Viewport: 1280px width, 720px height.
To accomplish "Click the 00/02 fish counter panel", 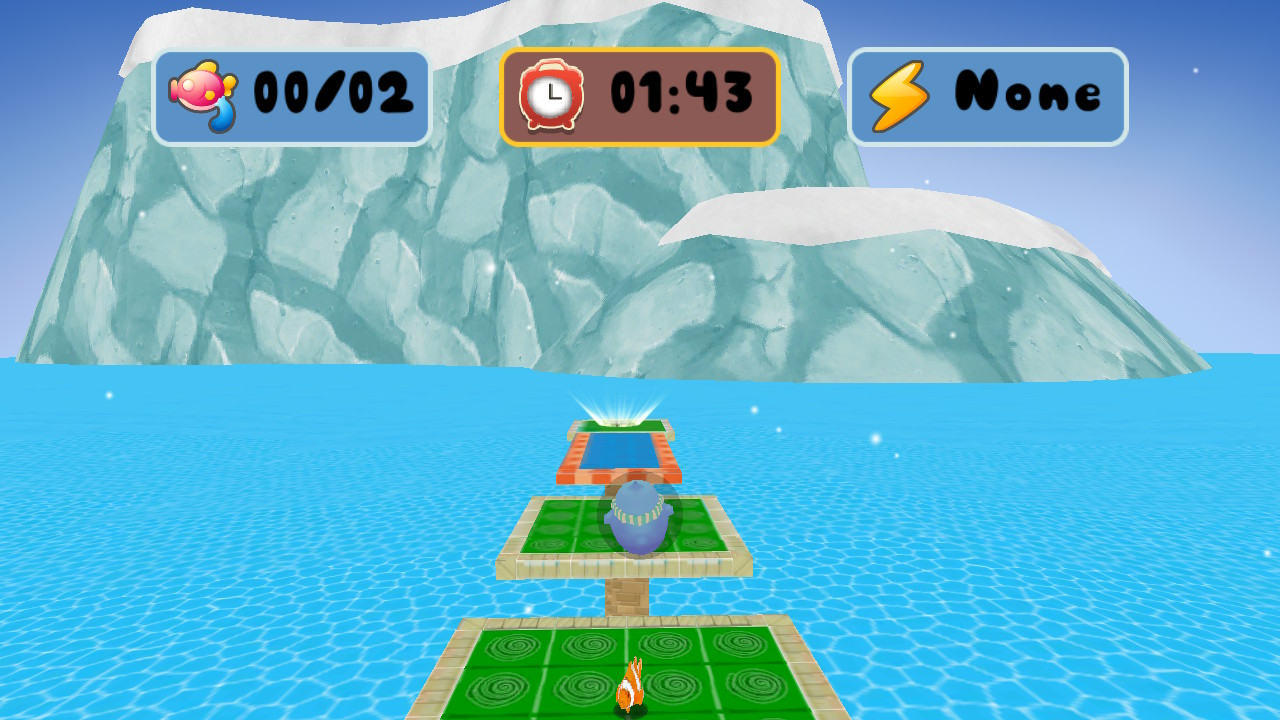I will (x=293, y=95).
